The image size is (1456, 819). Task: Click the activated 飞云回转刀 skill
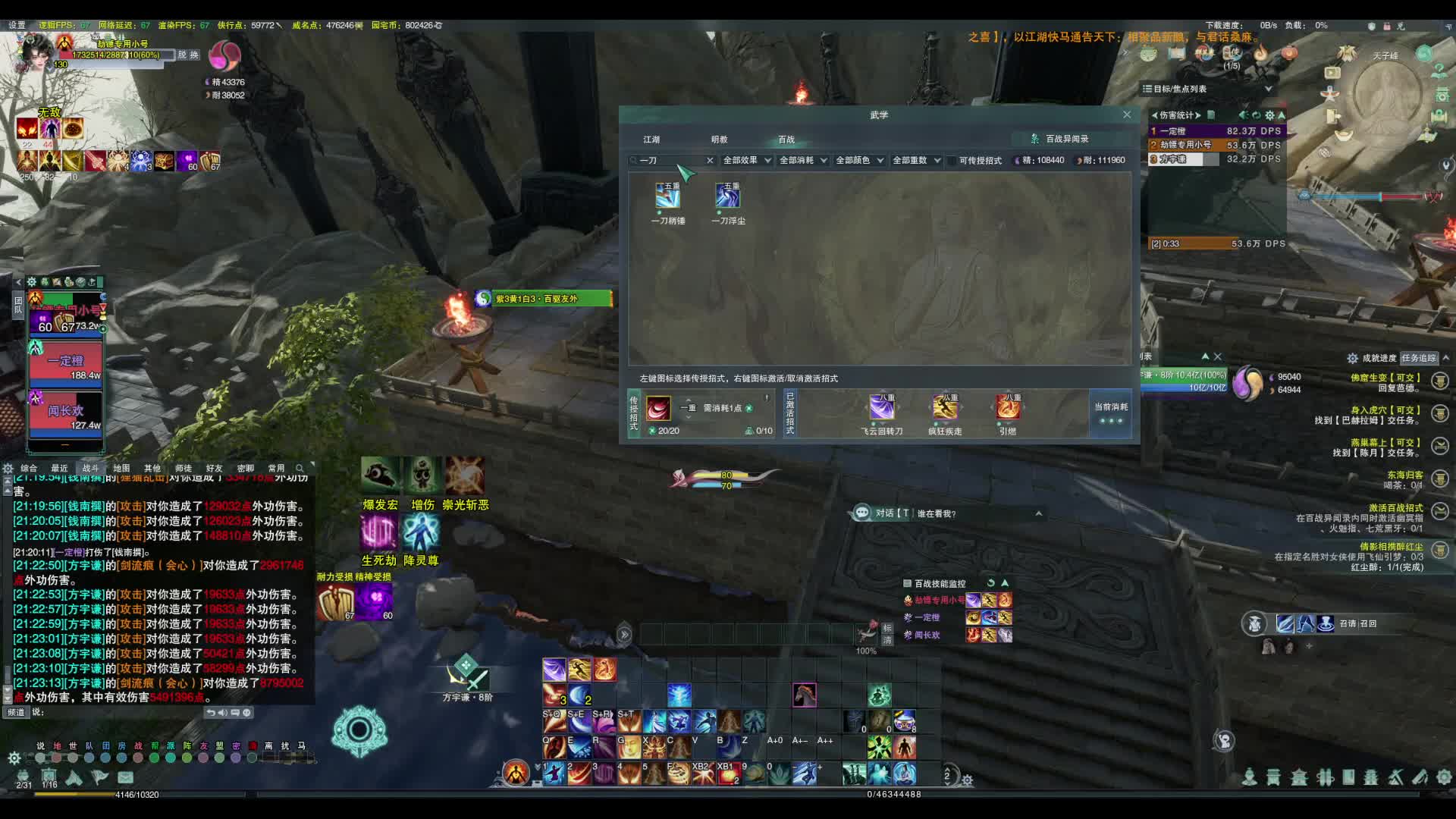(x=881, y=409)
